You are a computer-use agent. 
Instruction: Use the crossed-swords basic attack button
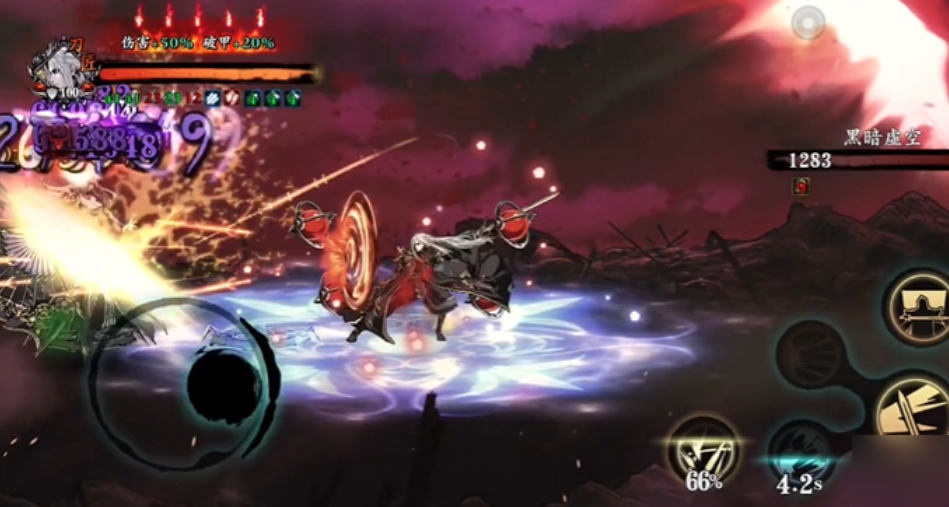912,411
